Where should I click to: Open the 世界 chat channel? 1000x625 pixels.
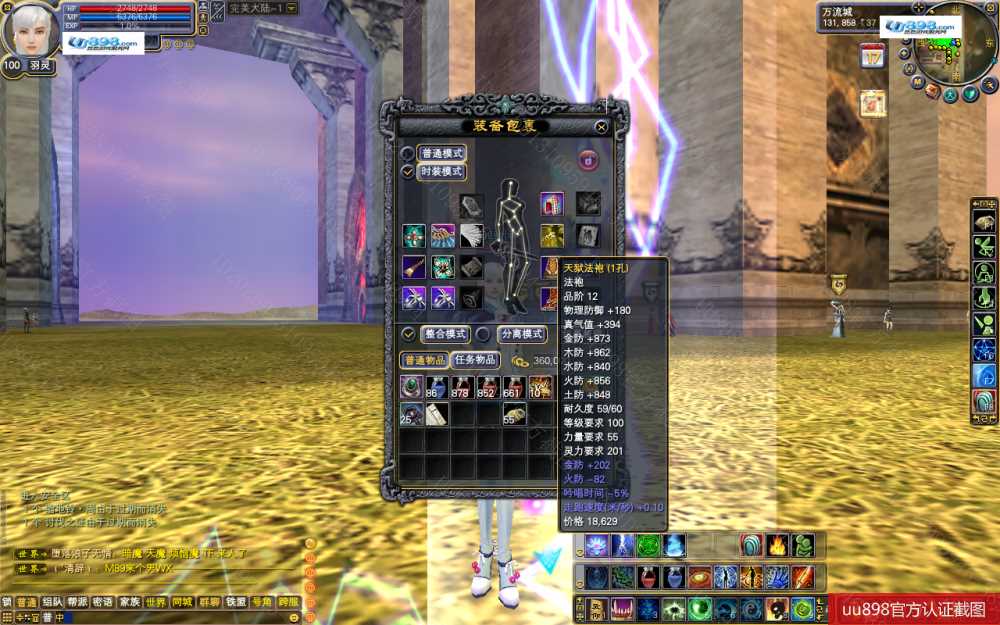click(x=156, y=602)
